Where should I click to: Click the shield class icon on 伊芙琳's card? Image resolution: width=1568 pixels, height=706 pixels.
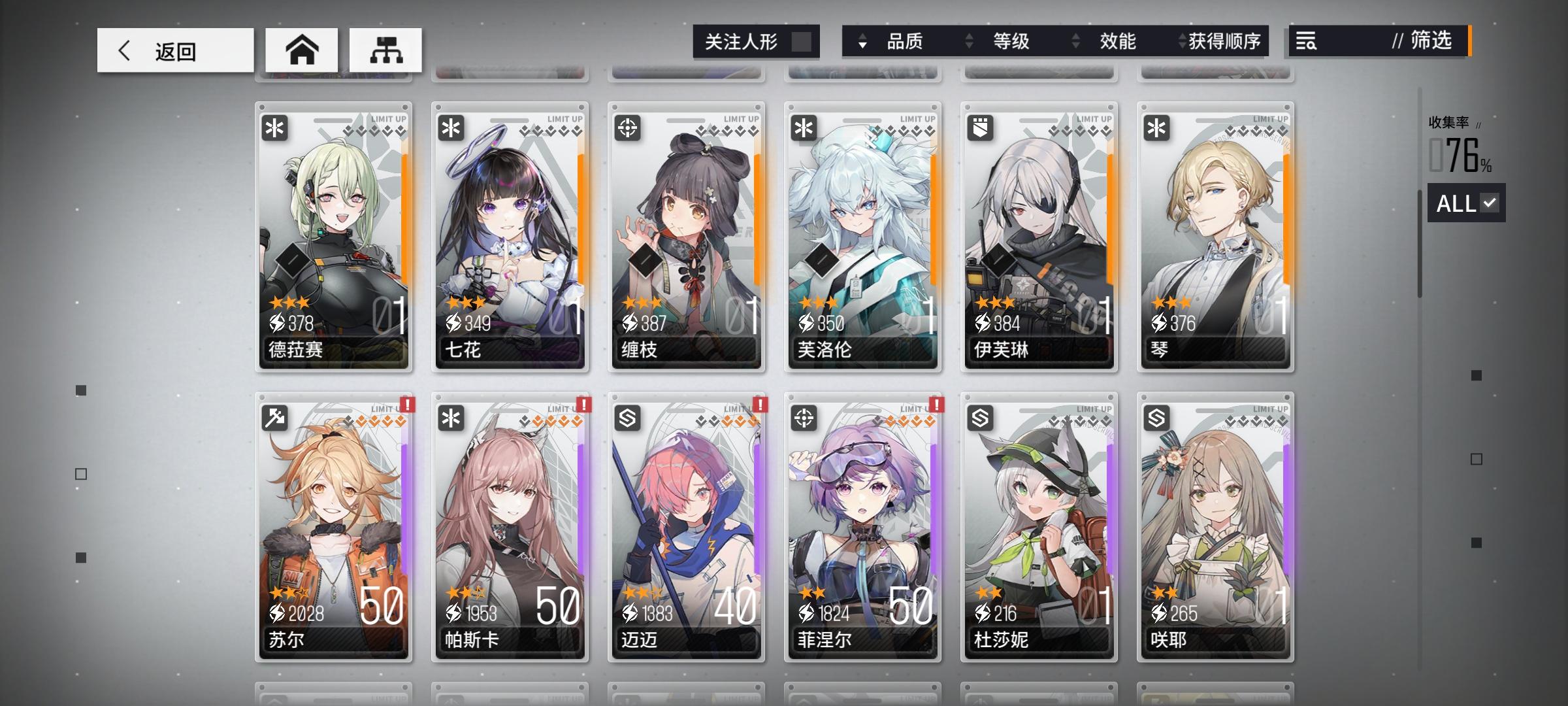(x=979, y=128)
